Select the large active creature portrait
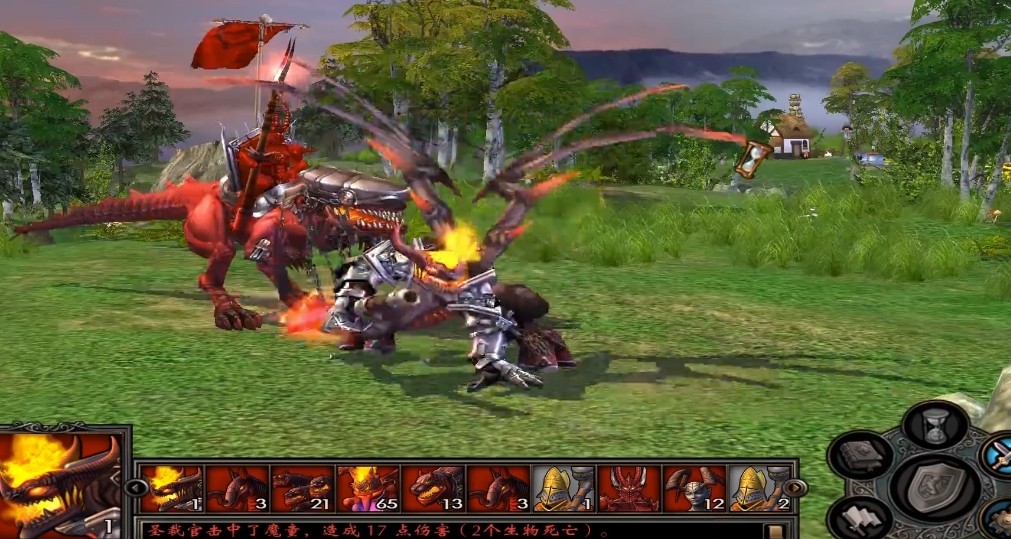Screen dimensions: 1011x539 point(62,481)
